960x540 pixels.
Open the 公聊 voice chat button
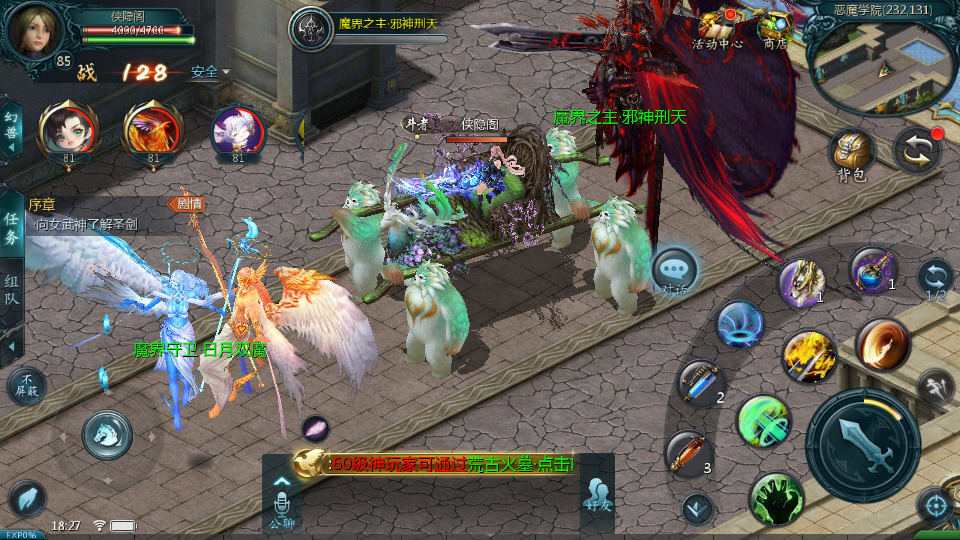pyautogui.click(x=281, y=502)
